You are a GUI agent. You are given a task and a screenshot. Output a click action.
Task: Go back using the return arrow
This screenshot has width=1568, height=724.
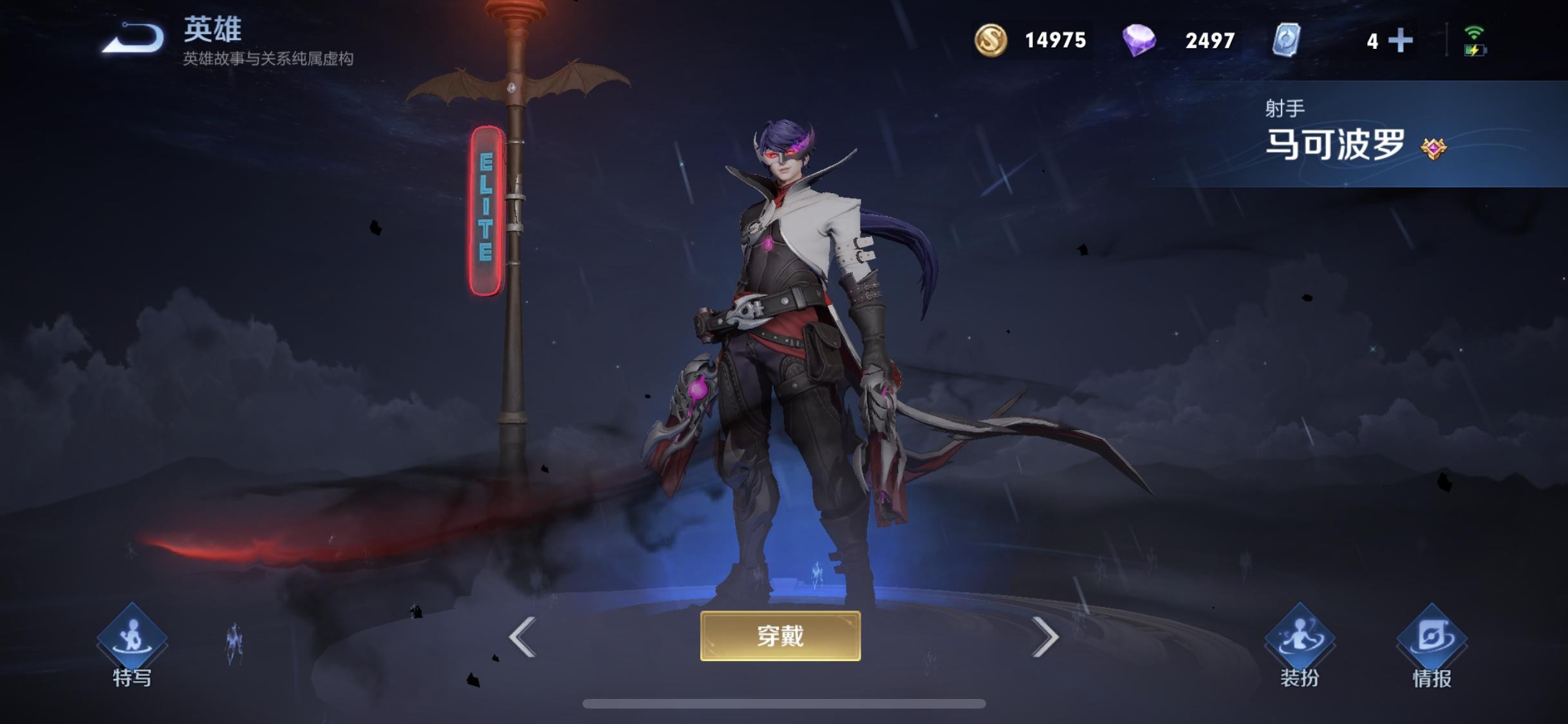[133, 39]
